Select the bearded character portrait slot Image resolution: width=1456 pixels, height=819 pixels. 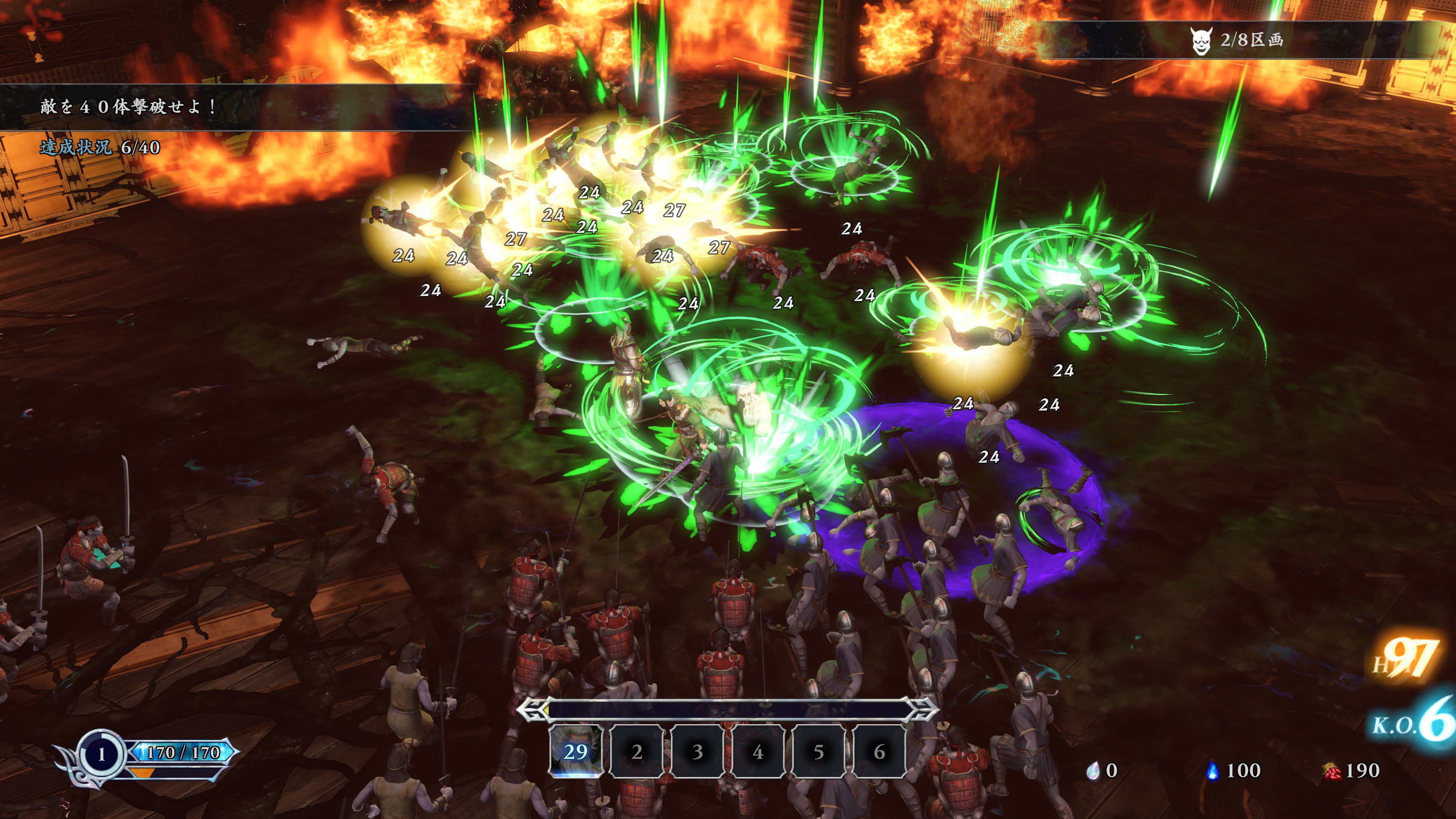pos(576,751)
